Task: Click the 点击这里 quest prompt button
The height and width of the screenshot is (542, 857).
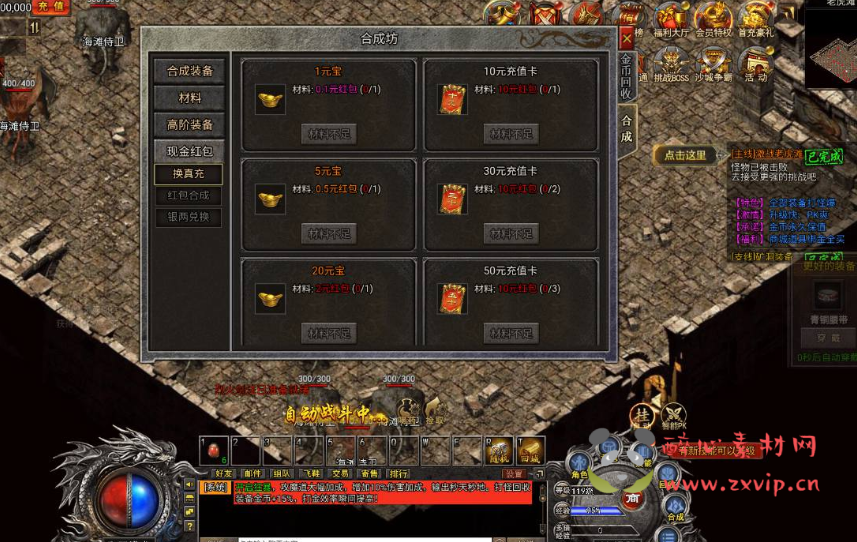Action: (x=686, y=155)
